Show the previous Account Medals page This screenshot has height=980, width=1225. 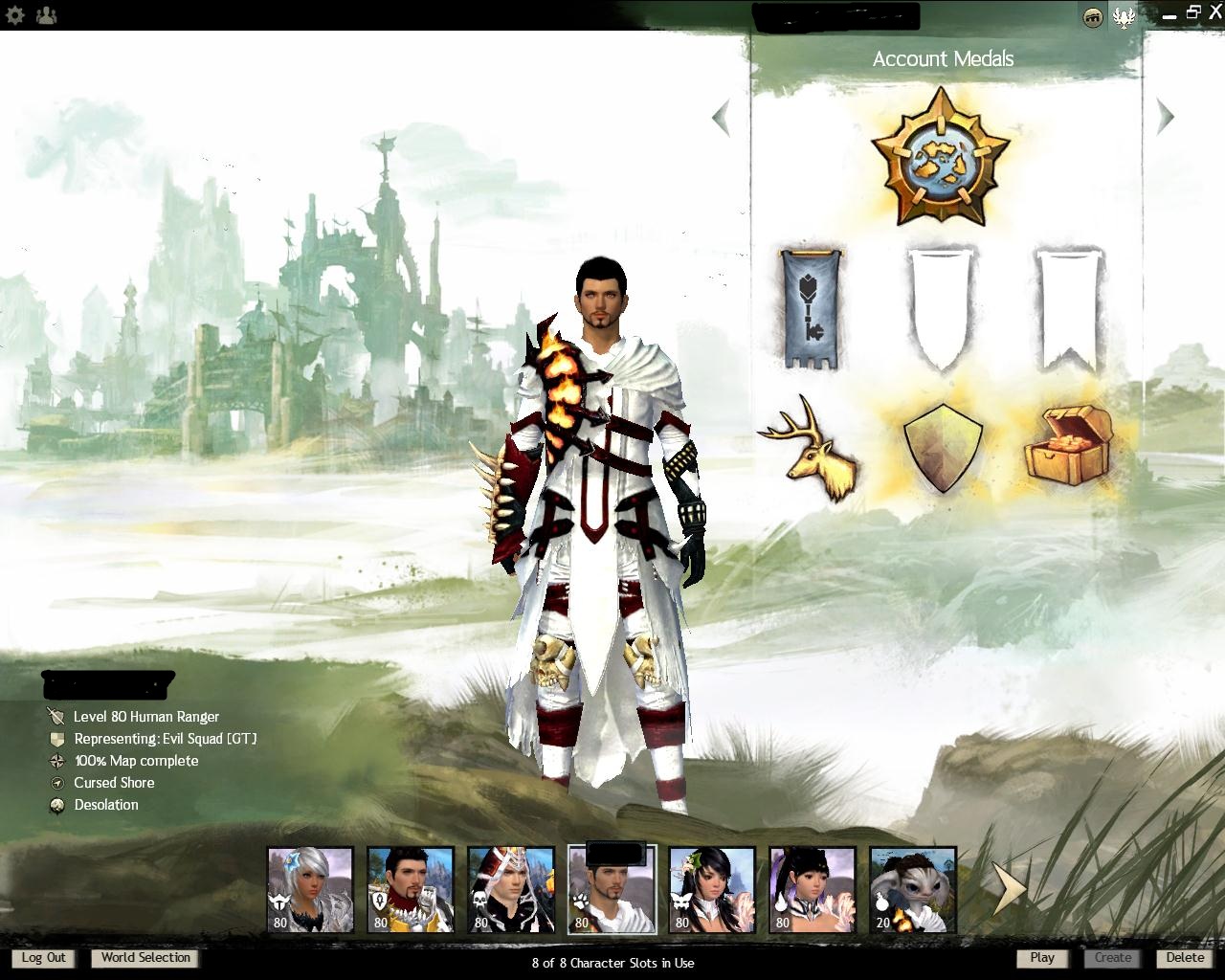click(722, 118)
